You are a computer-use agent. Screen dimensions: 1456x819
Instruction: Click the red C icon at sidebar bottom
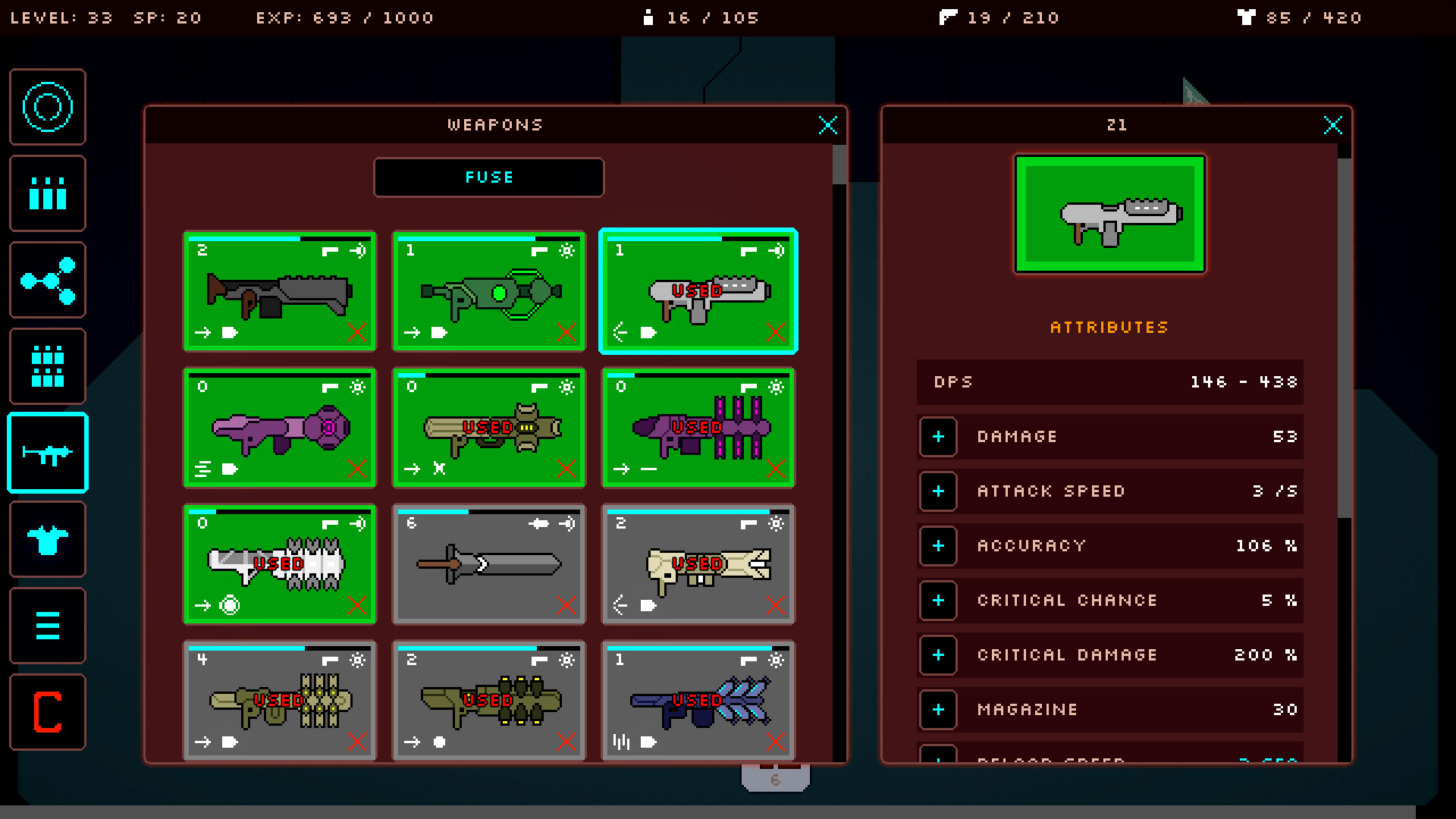pos(47,711)
